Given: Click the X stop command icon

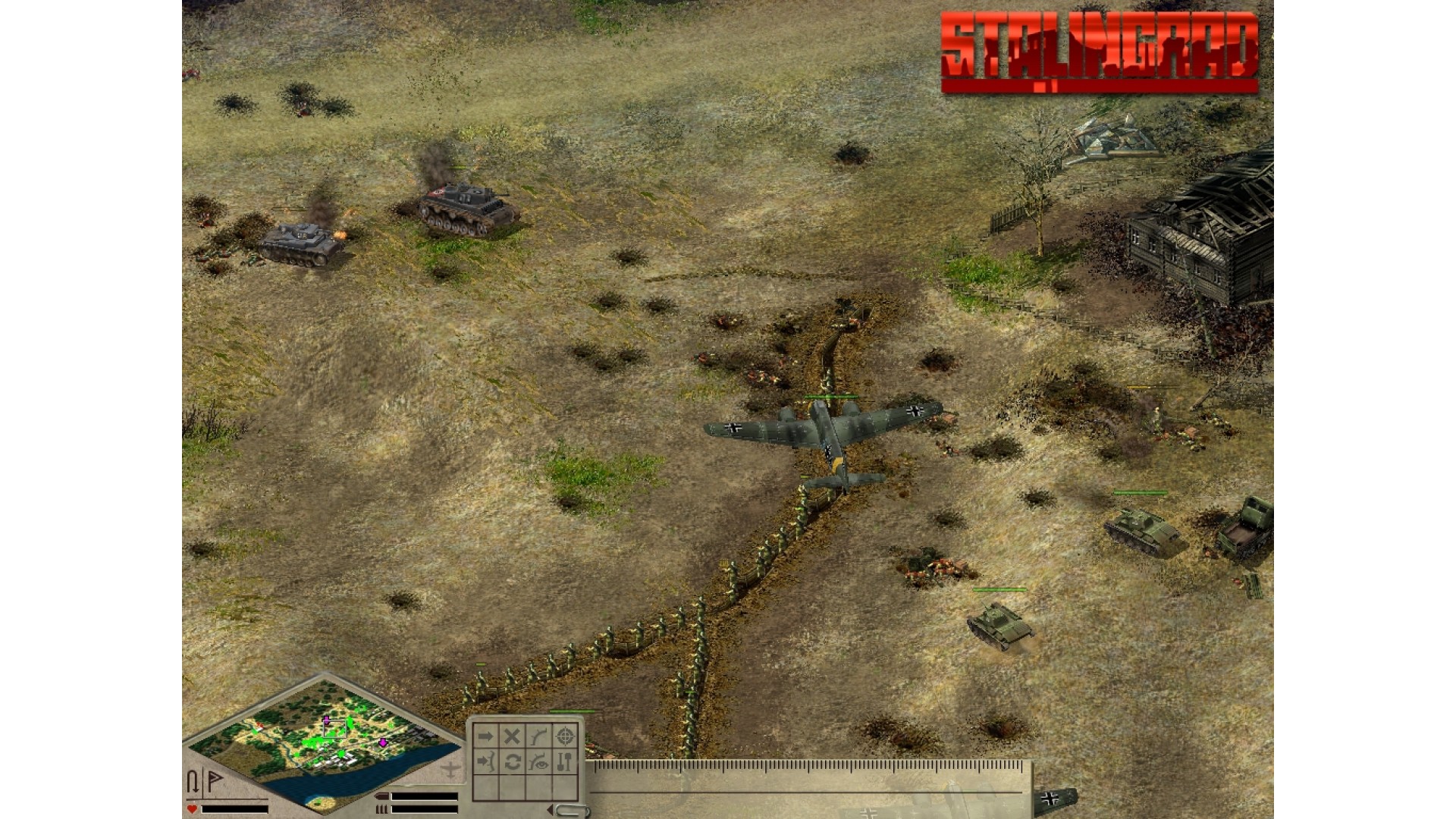Looking at the screenshot, I should (x=512, y=736).
